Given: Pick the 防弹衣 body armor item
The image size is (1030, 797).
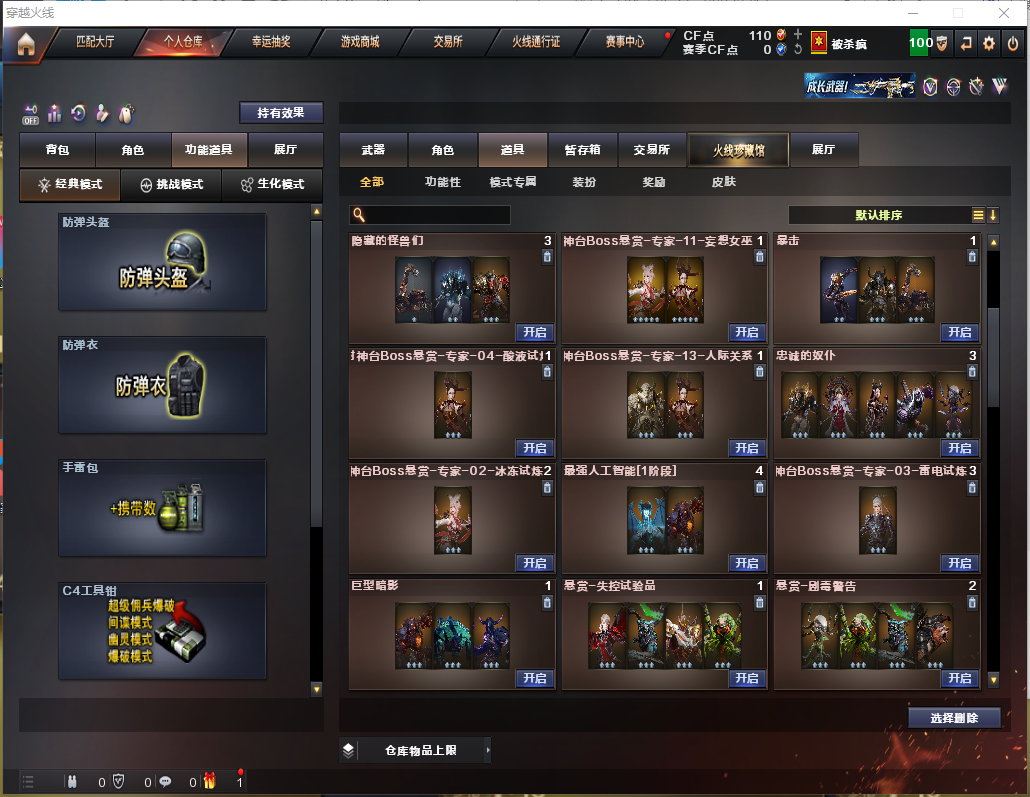Looking at the screenshot, I should pos(162,385).
